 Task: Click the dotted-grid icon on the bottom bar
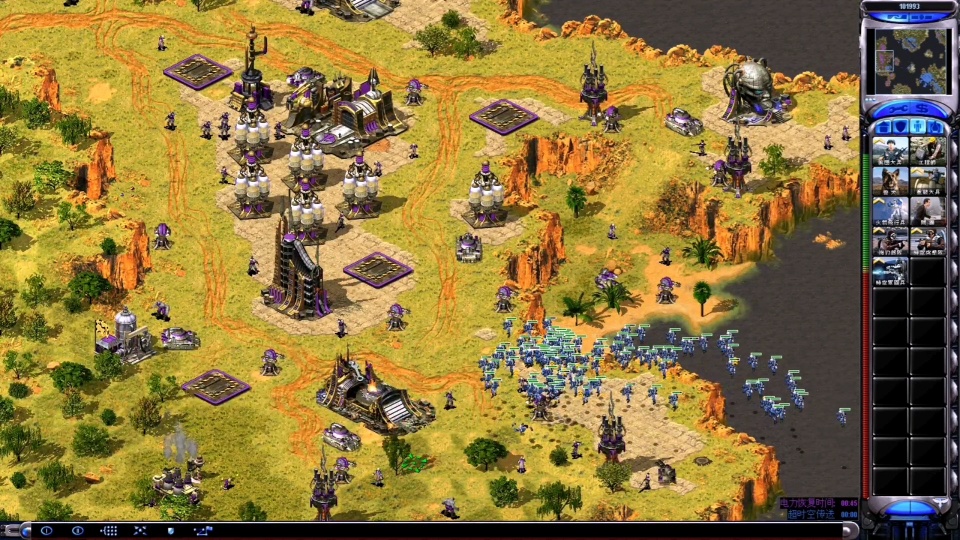click(109, 530)
